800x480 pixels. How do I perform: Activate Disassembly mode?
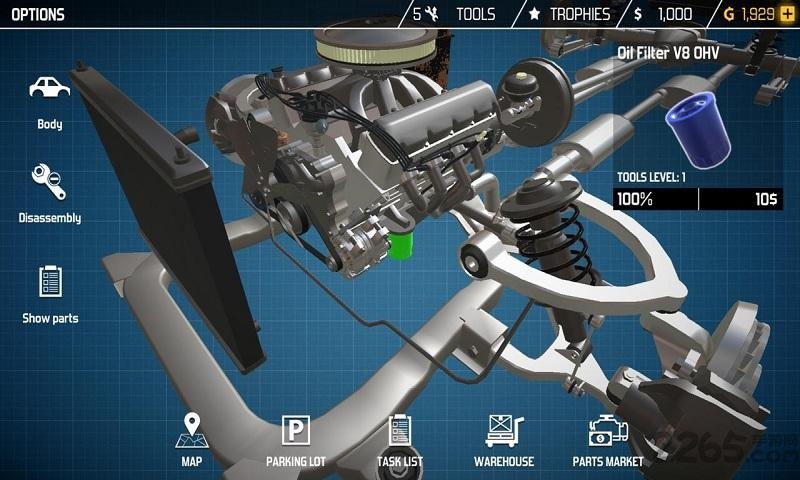coord(50,193)
